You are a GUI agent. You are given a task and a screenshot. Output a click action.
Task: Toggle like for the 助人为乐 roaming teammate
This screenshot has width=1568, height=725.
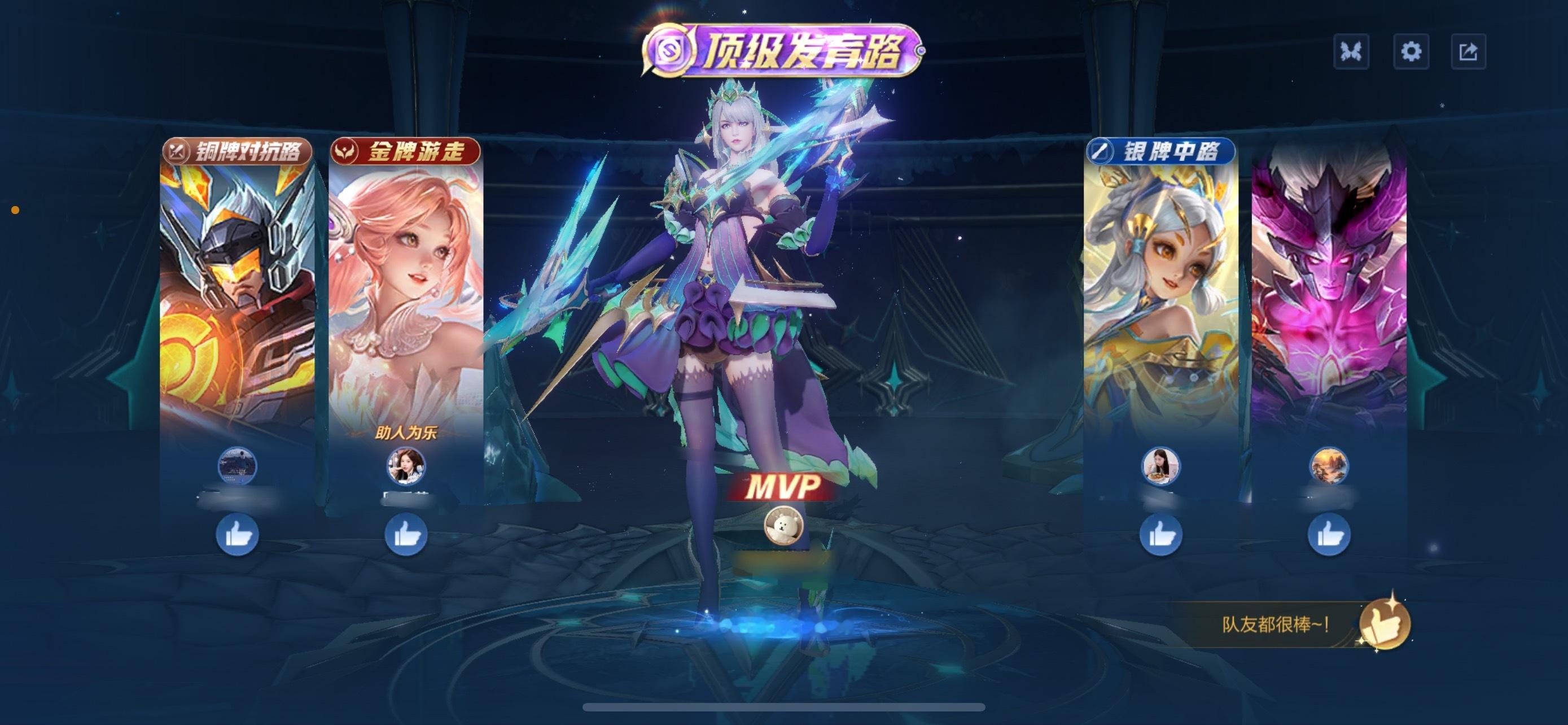pyautogui.click(x=405, y=534)
